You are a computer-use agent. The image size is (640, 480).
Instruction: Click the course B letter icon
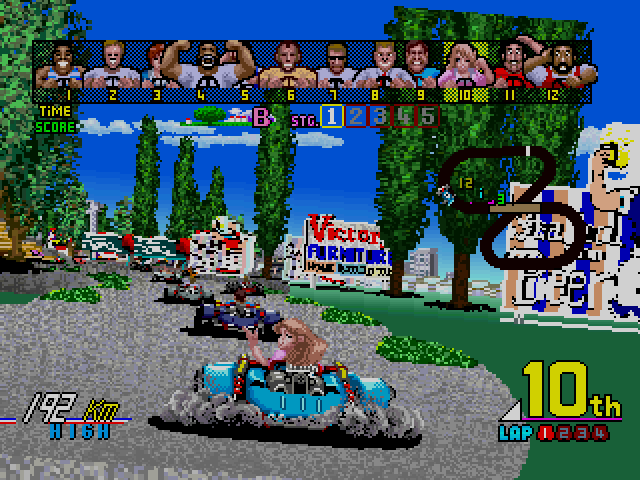tap(263, 118)
